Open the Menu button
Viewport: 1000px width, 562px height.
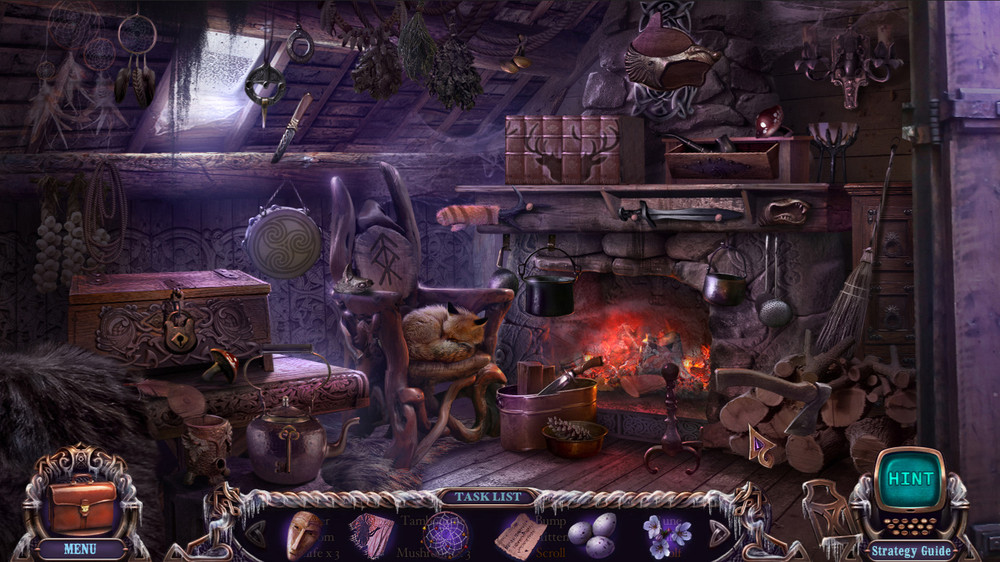[x=80, y=548]
